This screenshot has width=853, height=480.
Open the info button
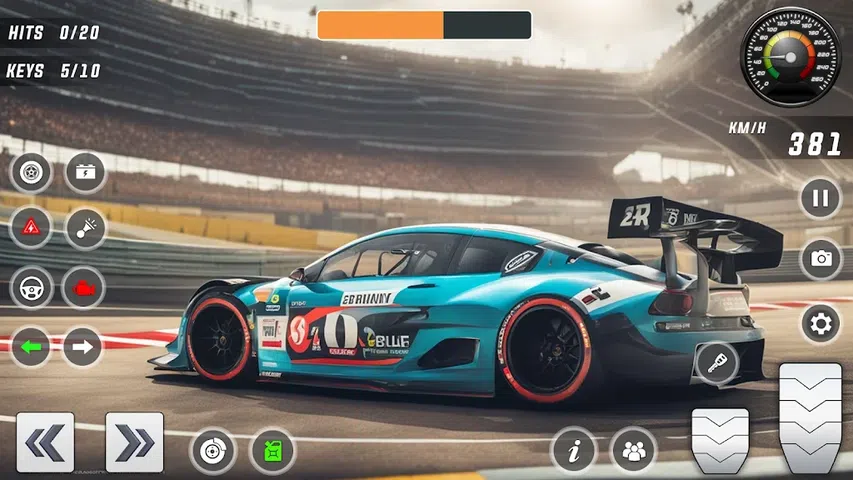click(574, 450)
